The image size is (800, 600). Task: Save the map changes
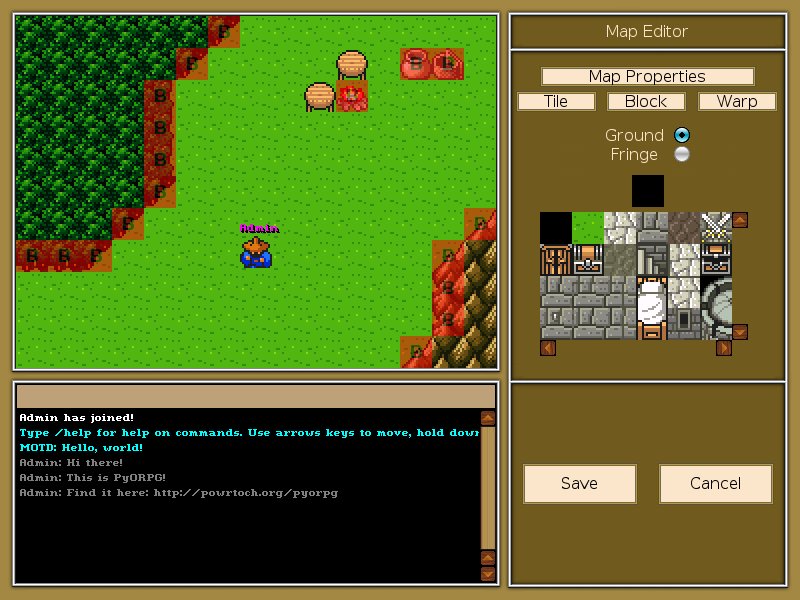coord(579,483)
